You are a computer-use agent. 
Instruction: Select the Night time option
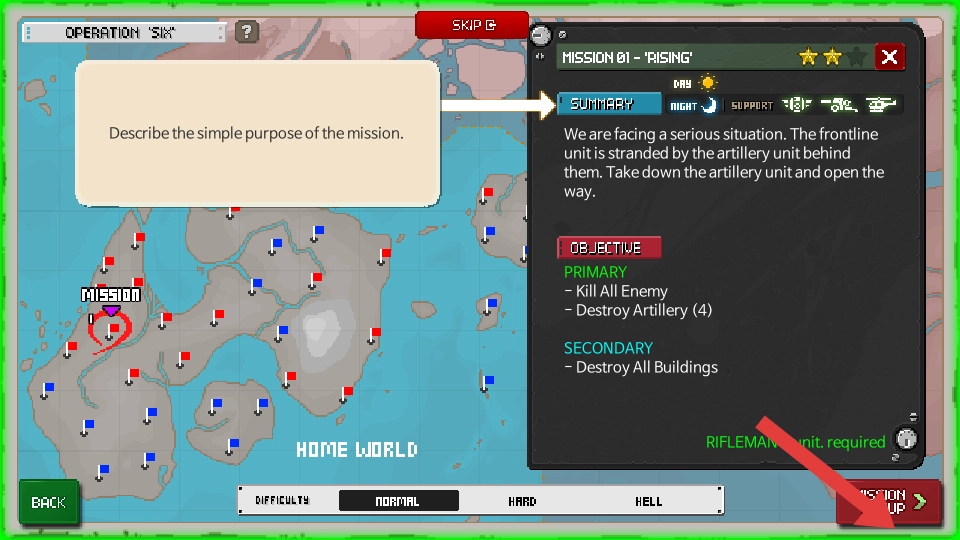click(x=694, y=105)
